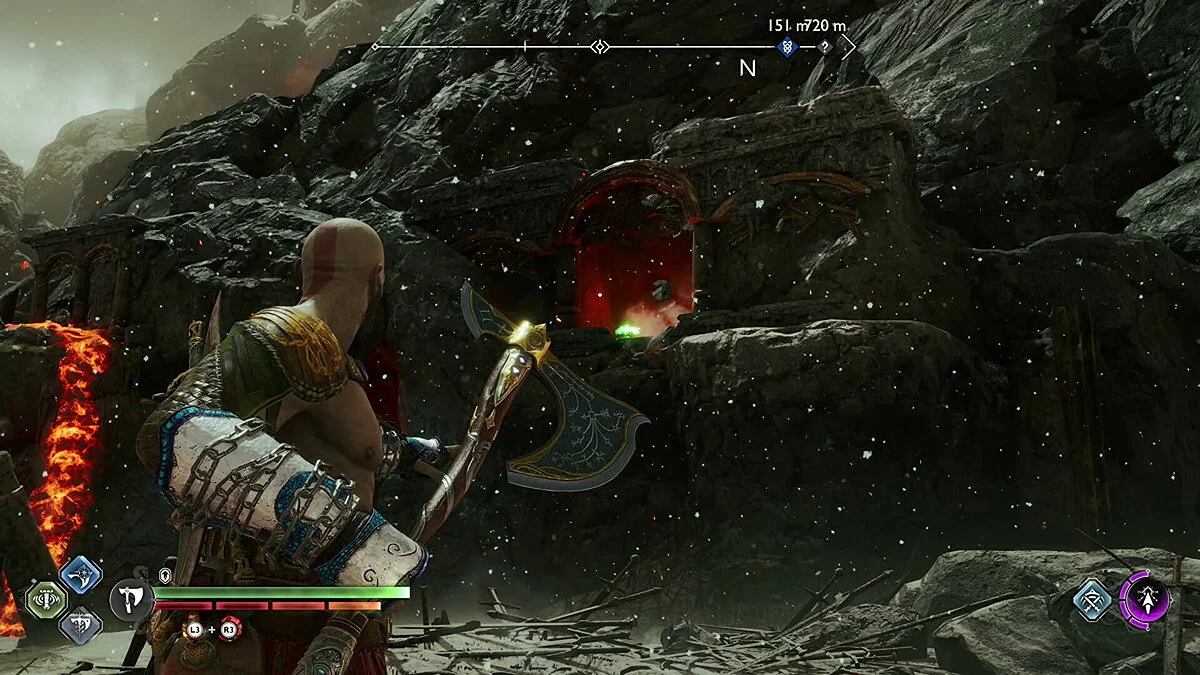Click the Leviathan Axe weapon icon

point(132,601)
